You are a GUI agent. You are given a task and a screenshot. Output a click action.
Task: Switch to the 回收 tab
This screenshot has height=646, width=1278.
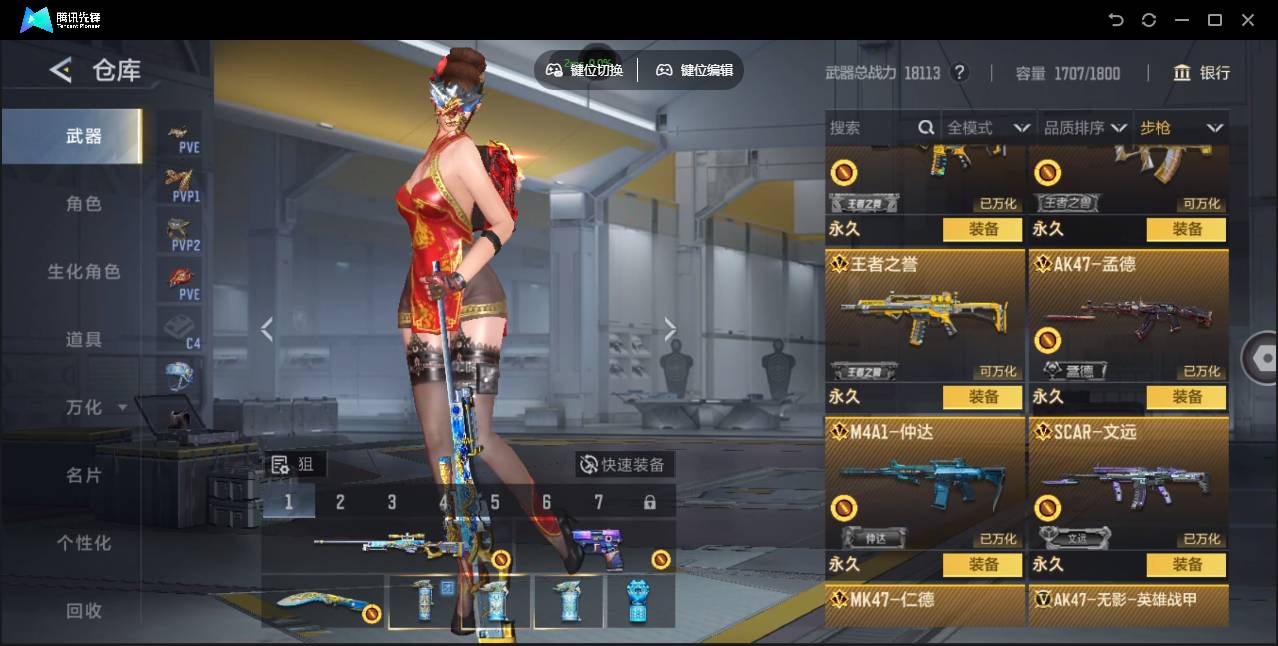(x=84, y=610)
